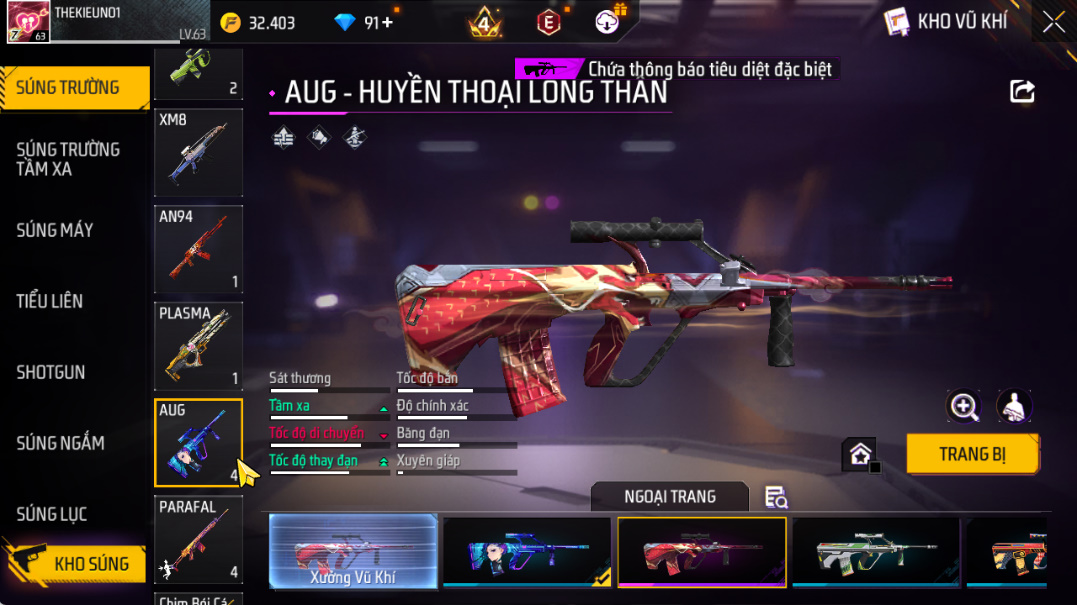Click the magnifier zoom weapon icon

[964, 406]
